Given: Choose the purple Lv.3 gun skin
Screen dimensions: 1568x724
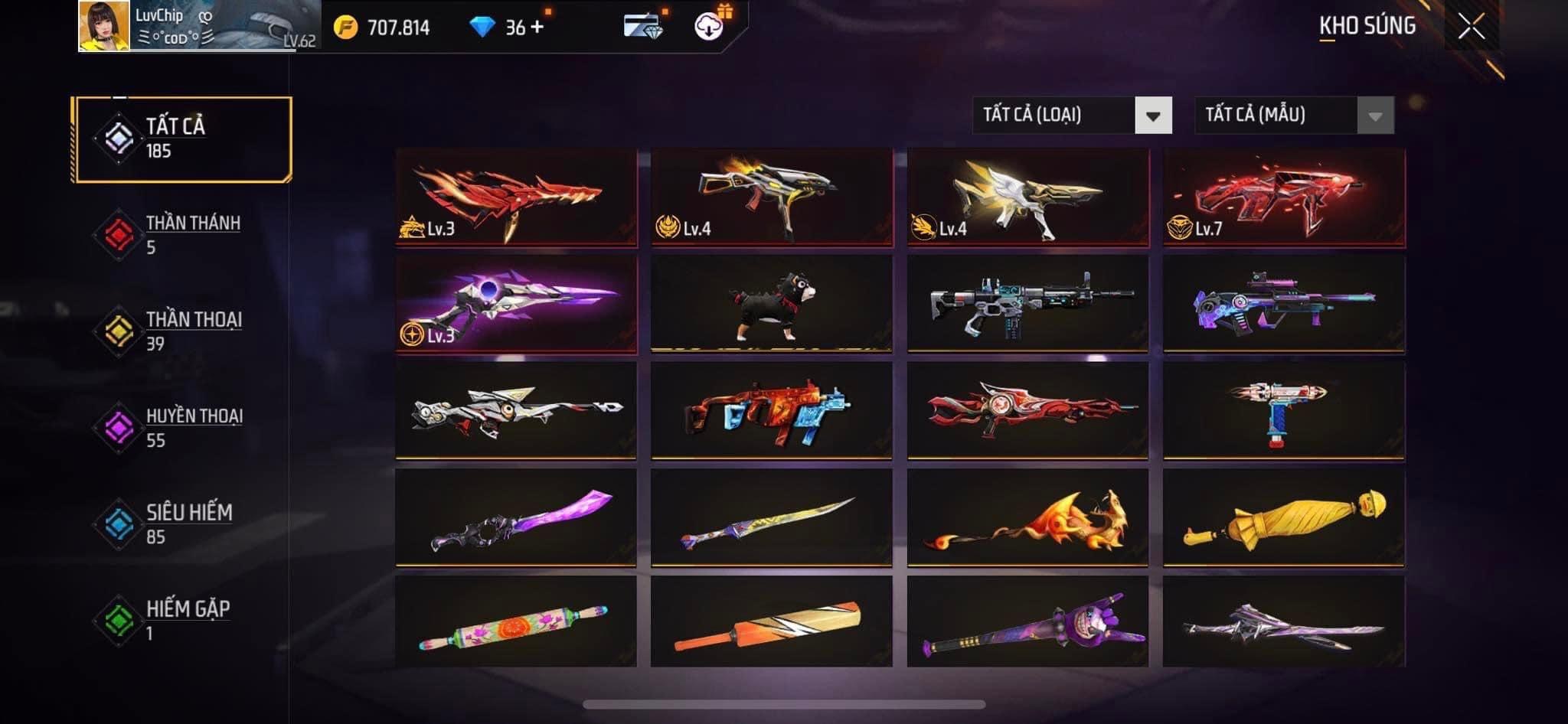Looking at the screenshot, I should tap(516, 304).
